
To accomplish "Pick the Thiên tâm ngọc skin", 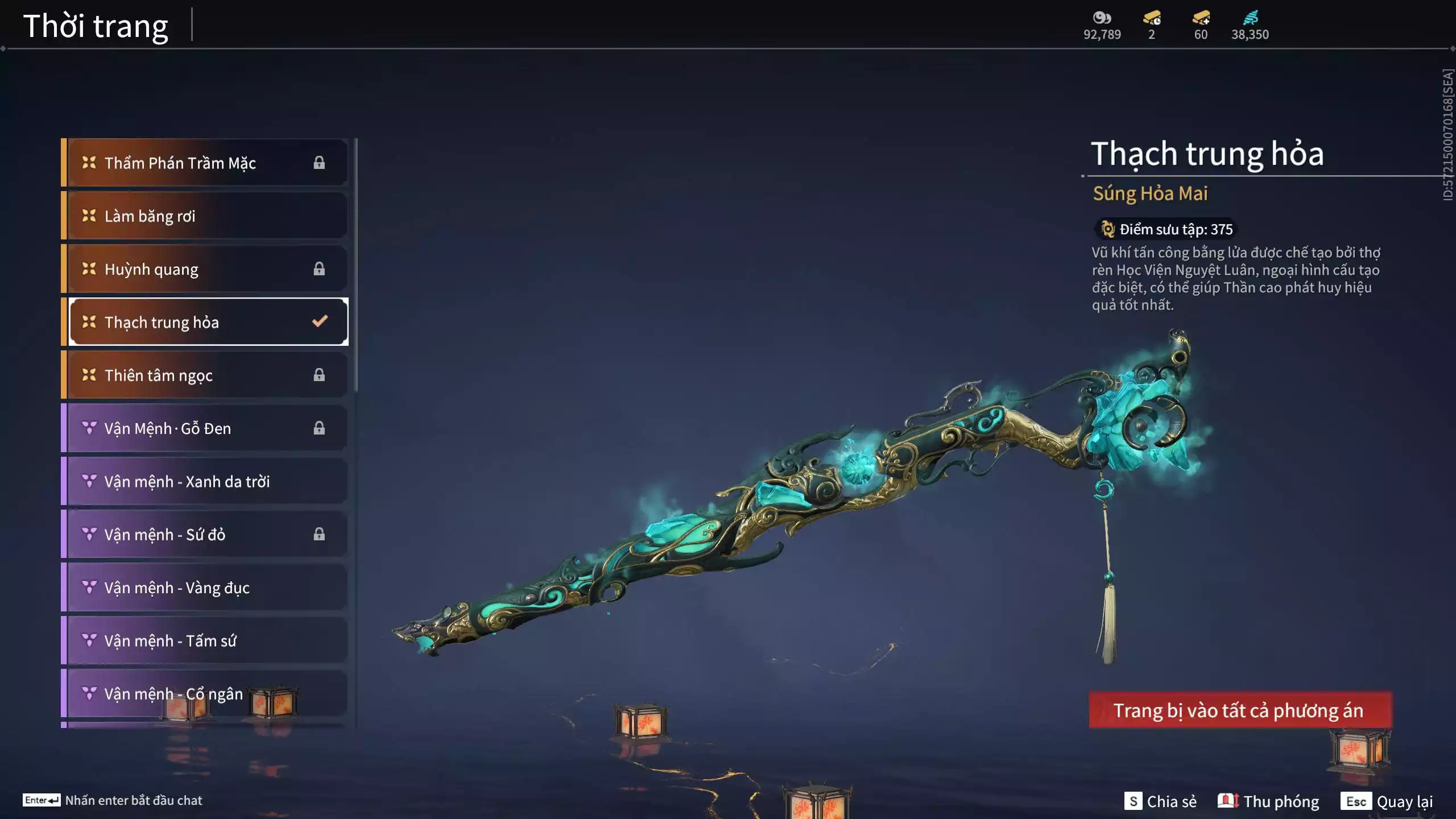I will 208,375.
